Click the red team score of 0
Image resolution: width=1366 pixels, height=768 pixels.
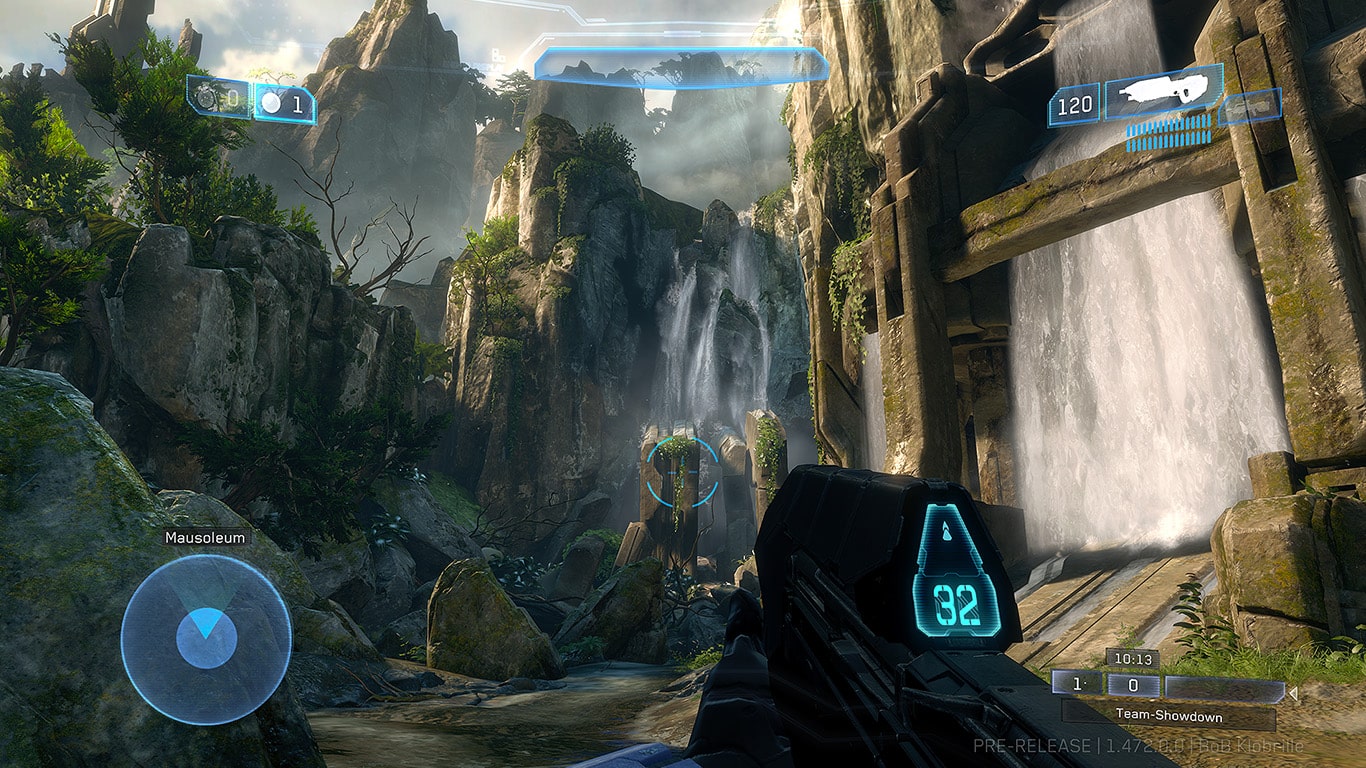1134,684
